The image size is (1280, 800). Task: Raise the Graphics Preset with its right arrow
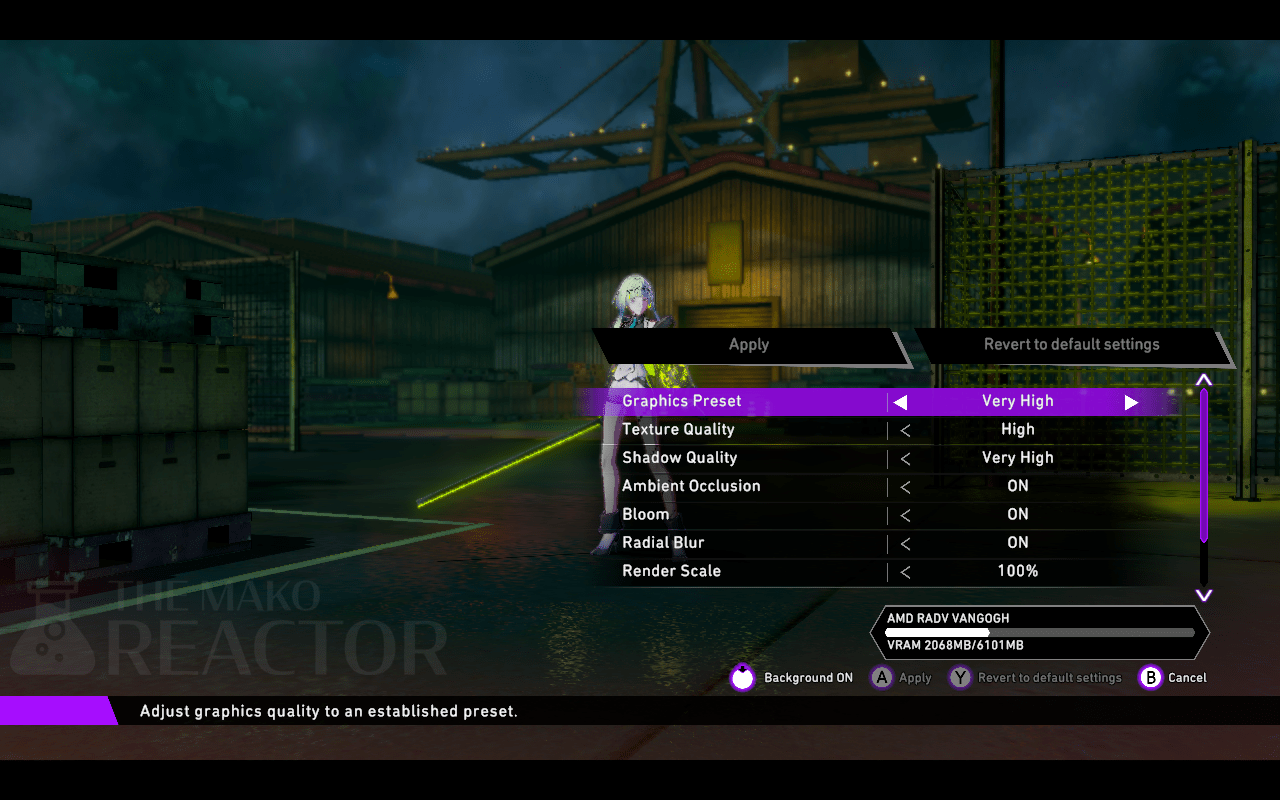[x=1131, y=402]
